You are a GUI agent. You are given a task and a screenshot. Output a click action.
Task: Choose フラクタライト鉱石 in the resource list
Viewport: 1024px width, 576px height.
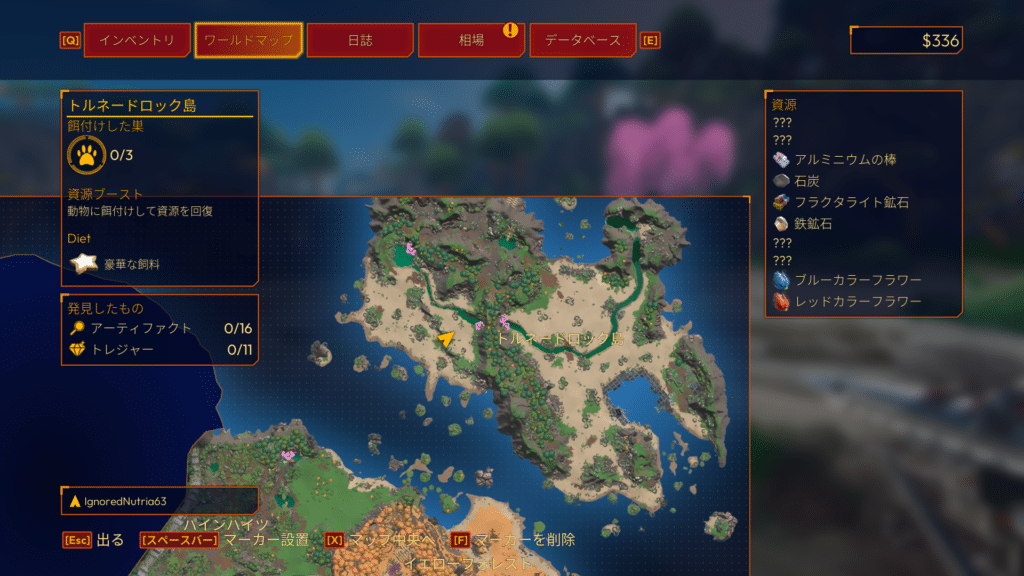[851, 203]
